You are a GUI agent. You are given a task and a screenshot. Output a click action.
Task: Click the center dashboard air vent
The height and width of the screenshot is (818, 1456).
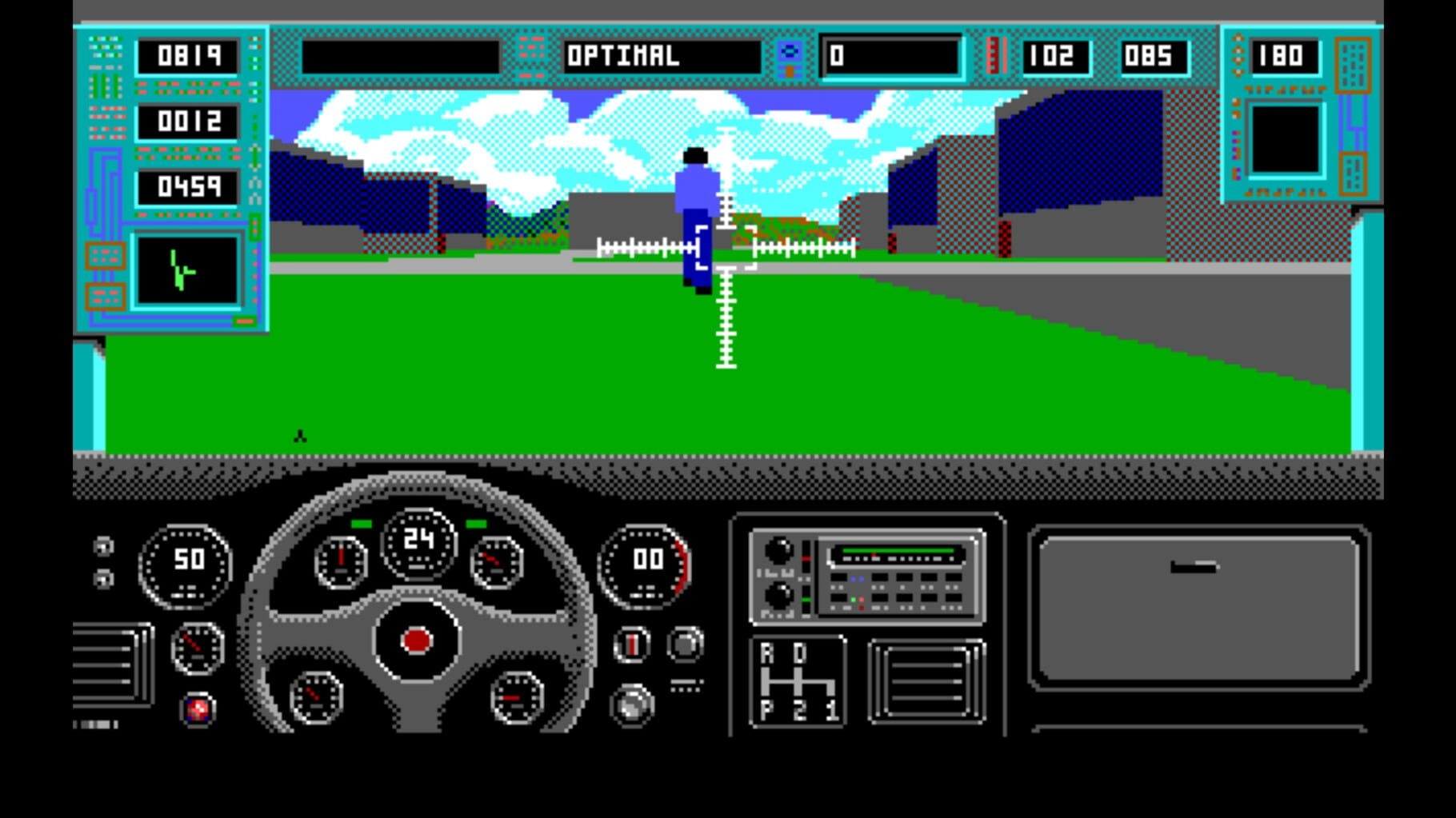[x=926, y=682]
